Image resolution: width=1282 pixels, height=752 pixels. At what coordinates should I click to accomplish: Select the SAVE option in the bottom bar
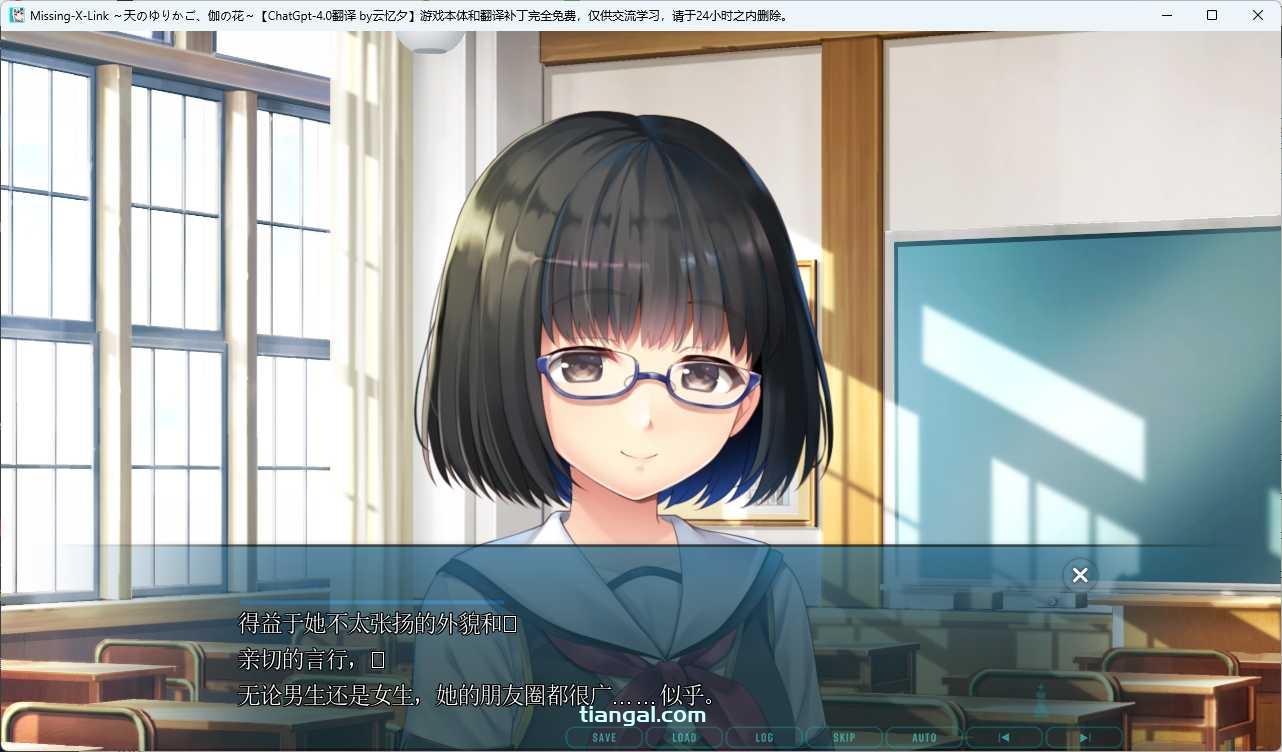tap(603, 737)
